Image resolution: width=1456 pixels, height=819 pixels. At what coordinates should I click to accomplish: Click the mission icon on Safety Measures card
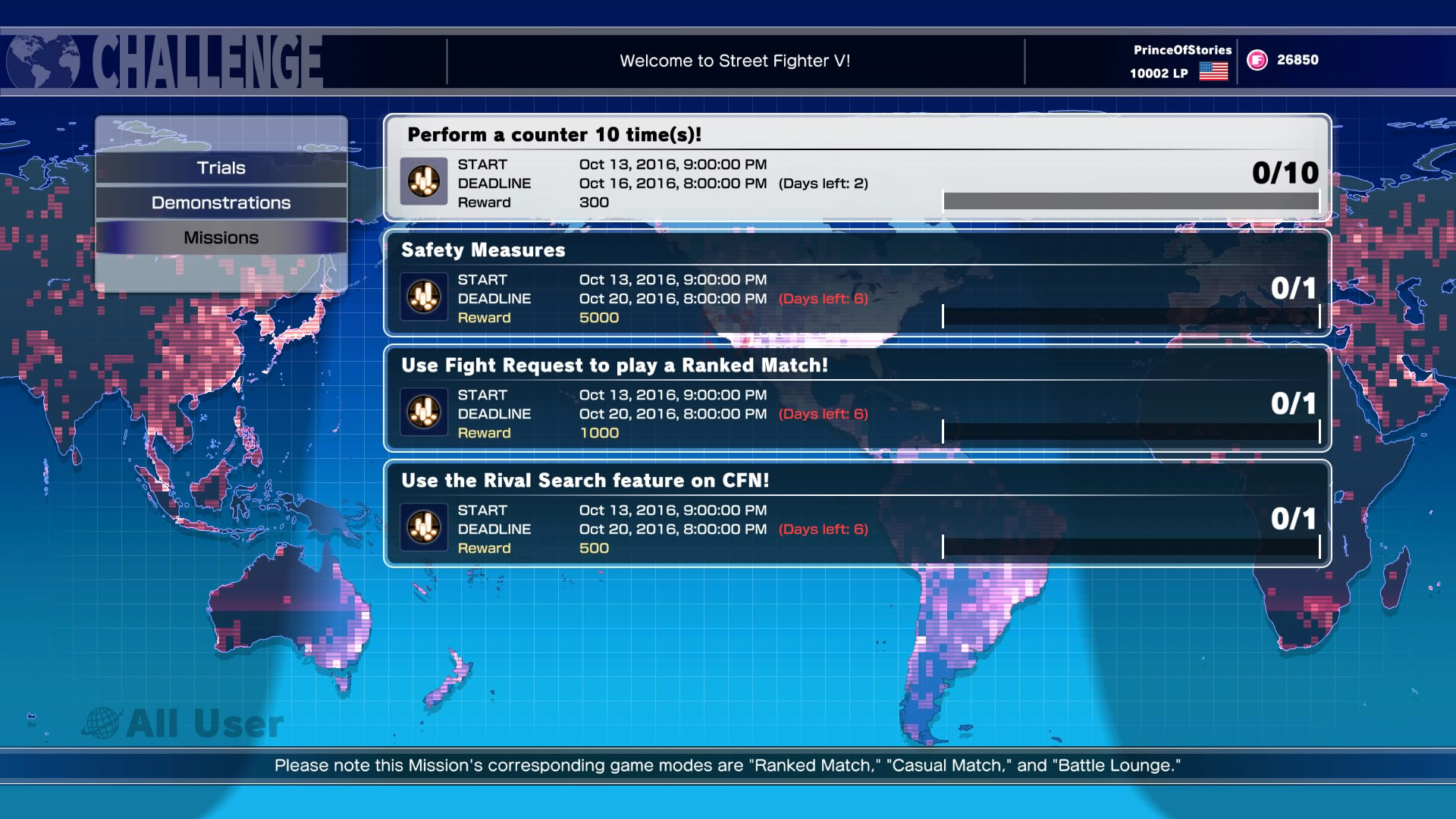click(423, 297)
